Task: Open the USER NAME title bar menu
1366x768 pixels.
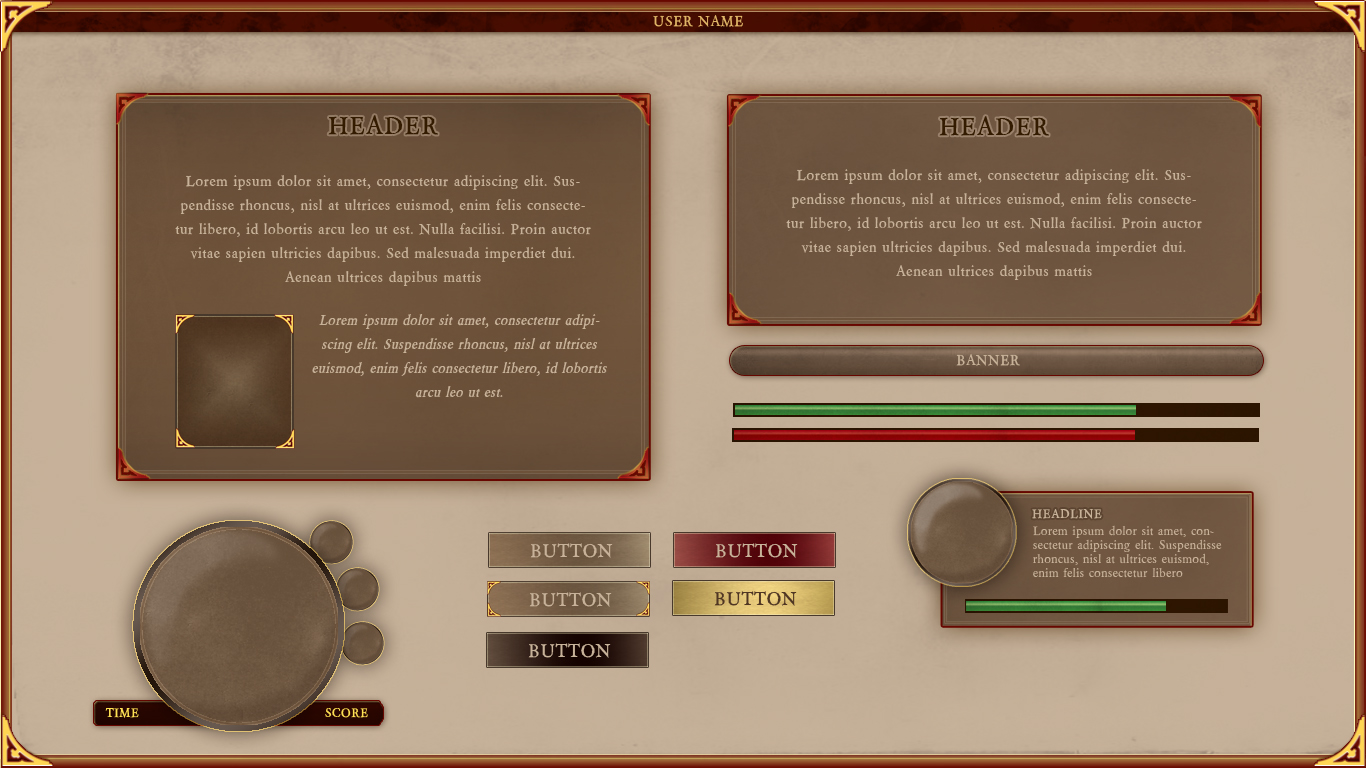Action: coord(698,20)
